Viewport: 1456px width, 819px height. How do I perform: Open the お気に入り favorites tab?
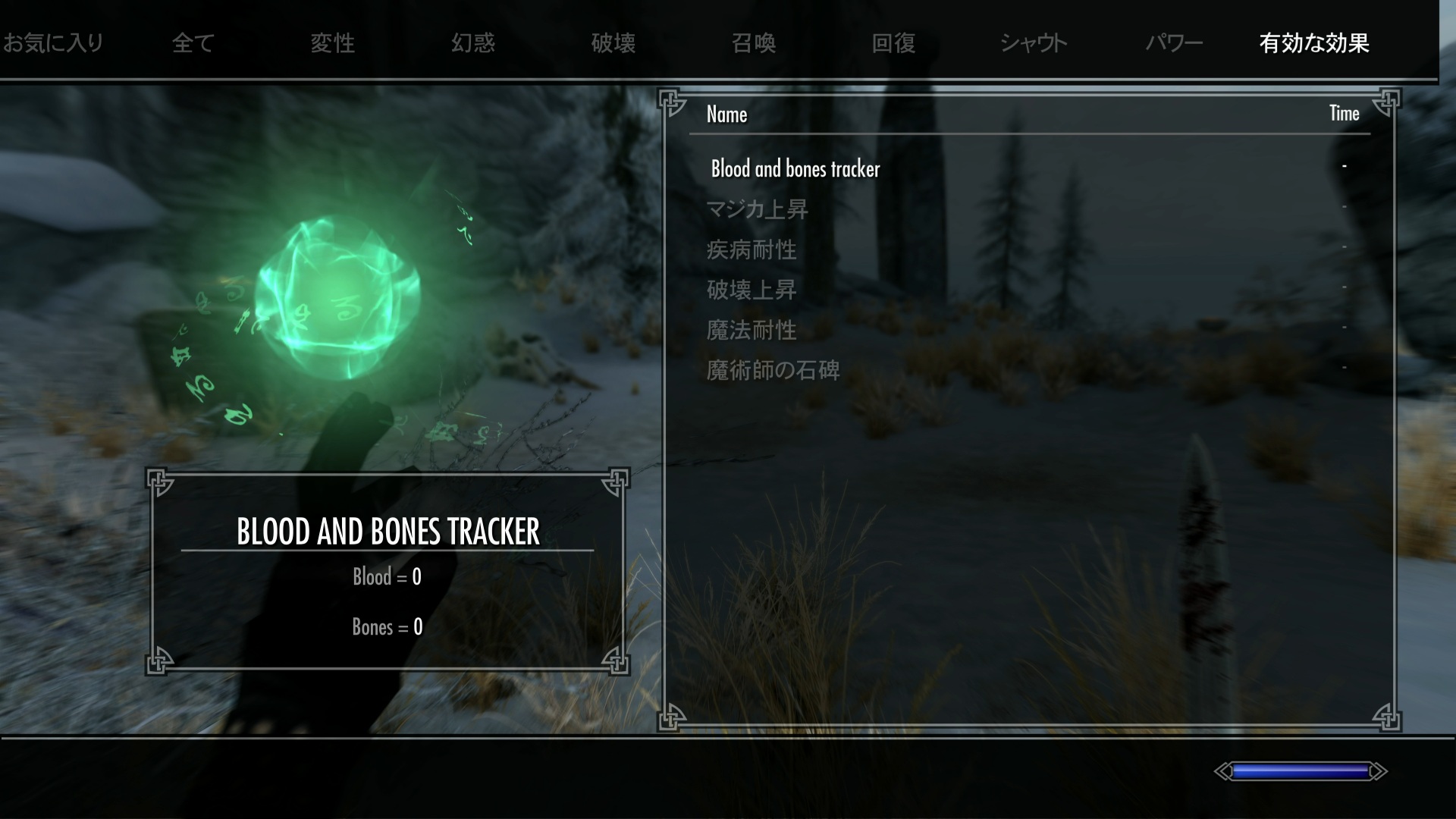(53, 43)
